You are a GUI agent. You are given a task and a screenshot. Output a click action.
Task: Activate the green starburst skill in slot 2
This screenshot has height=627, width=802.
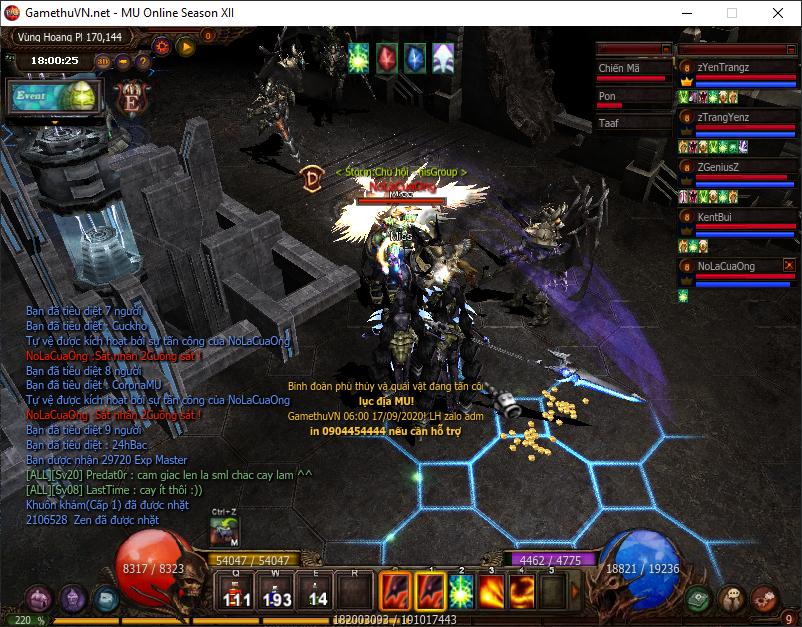click(462, 592)
